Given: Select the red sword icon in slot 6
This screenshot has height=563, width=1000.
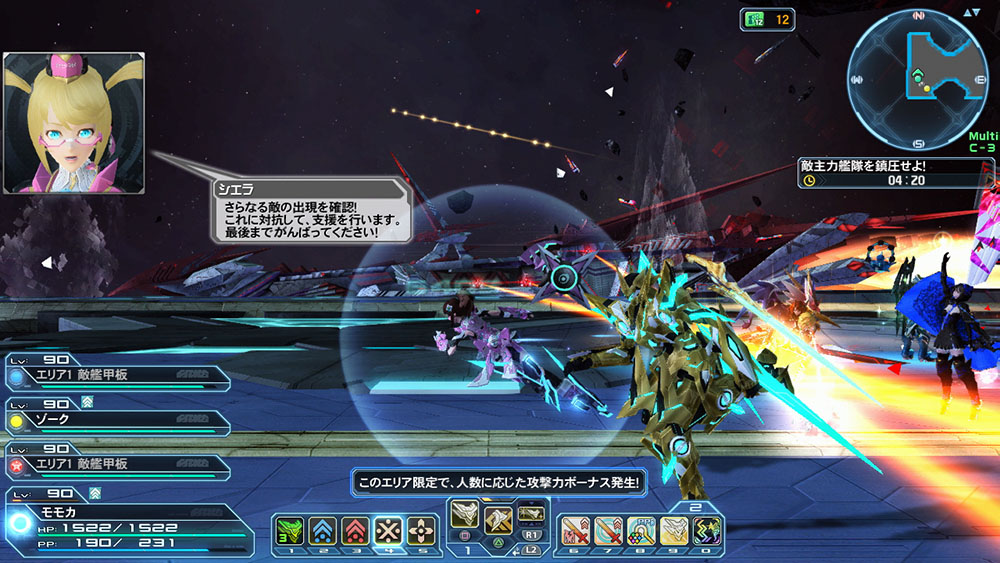Looking at the screenshot, I should (x=575, y=531).
